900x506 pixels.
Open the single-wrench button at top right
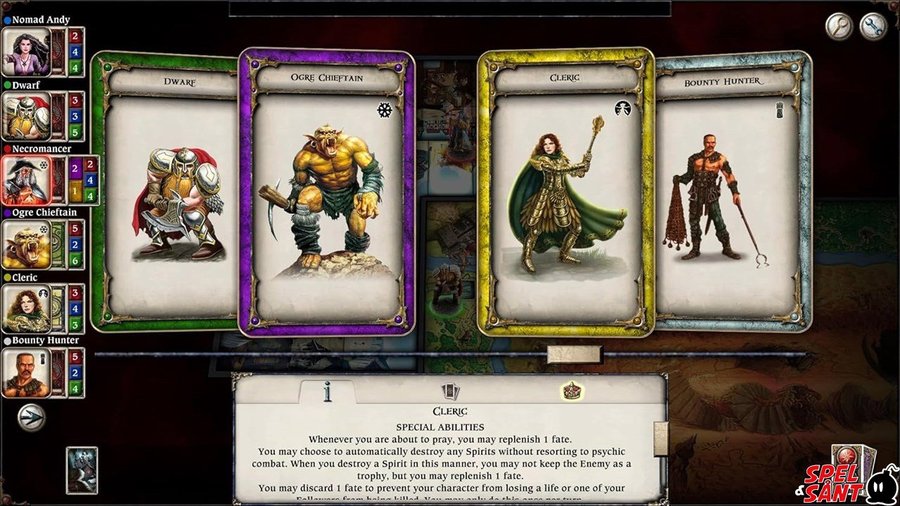point(839,26)
